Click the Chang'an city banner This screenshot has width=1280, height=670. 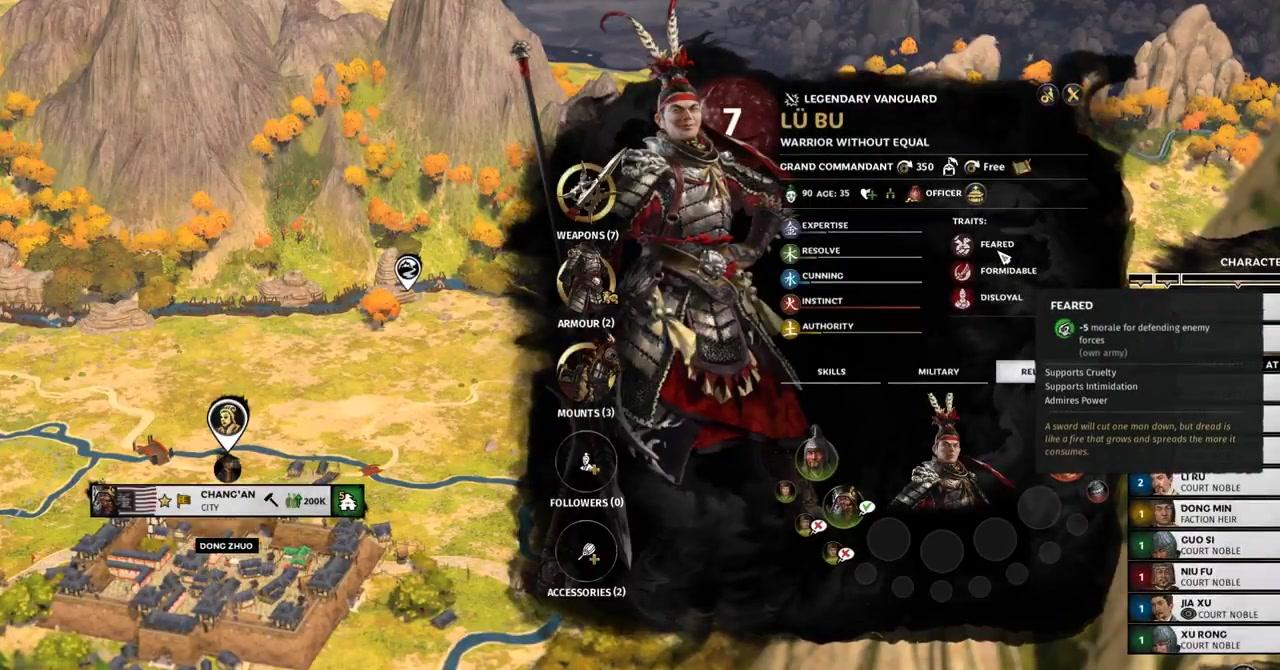[x=227, y=500]
